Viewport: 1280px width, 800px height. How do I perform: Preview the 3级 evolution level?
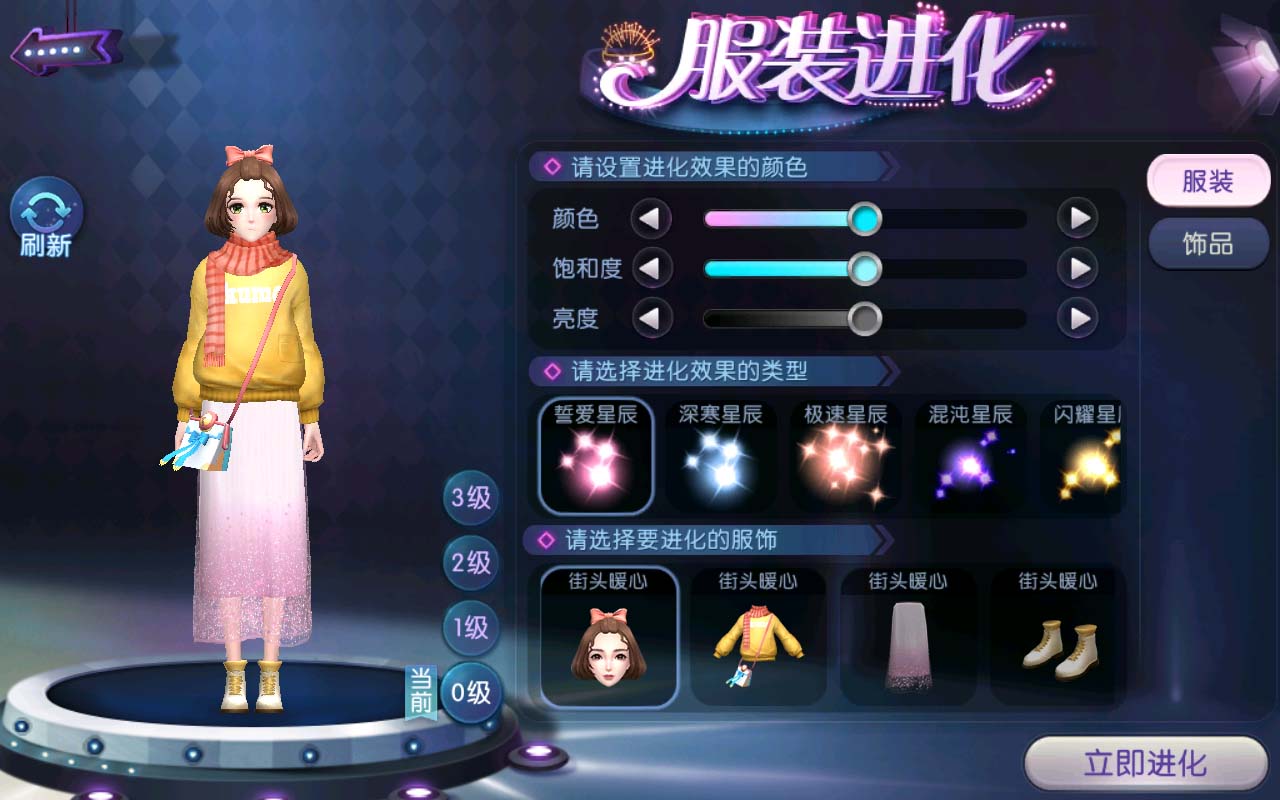(x=471, y=498)
